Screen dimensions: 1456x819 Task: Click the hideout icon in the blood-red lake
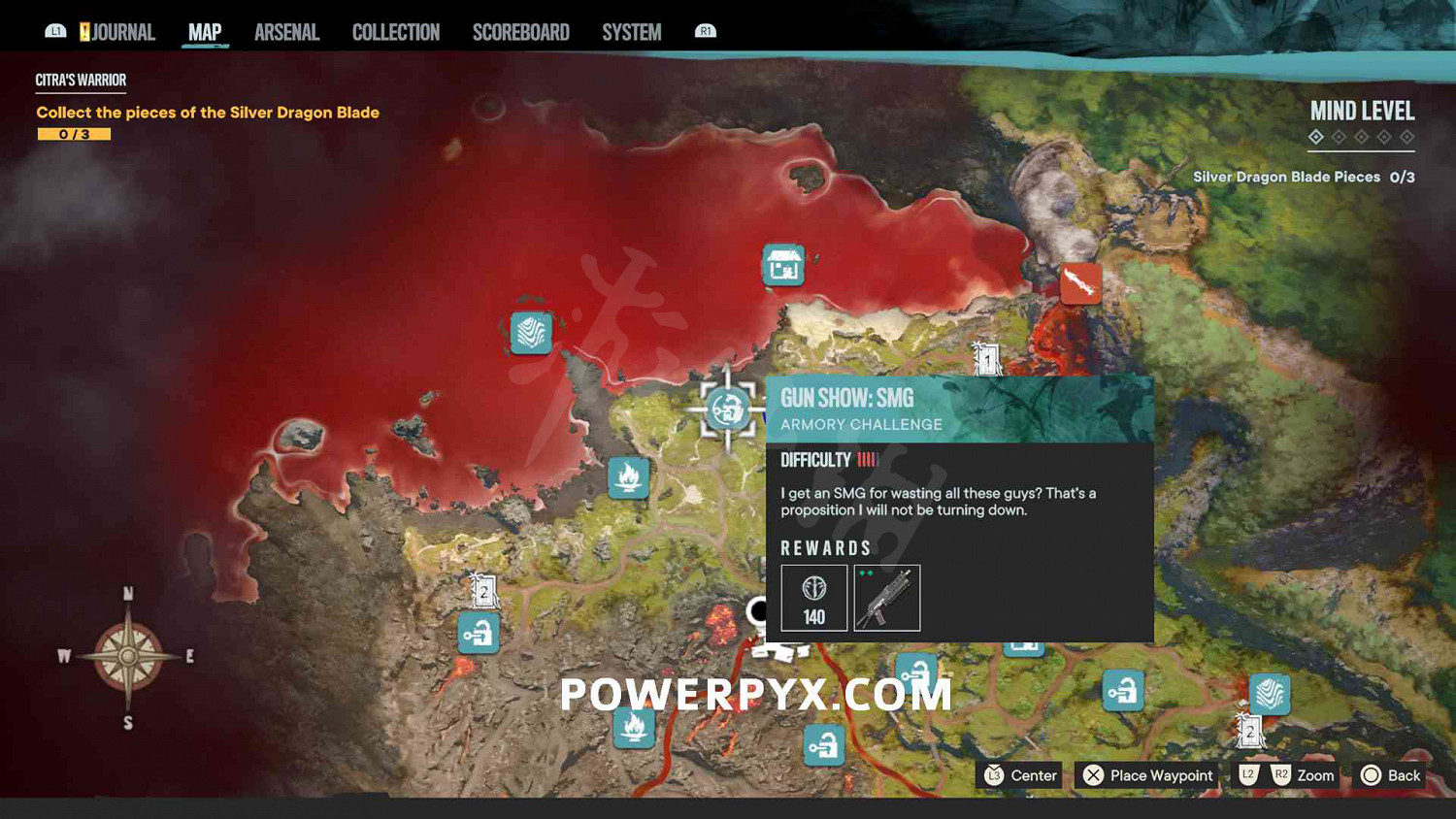point(783,264)
